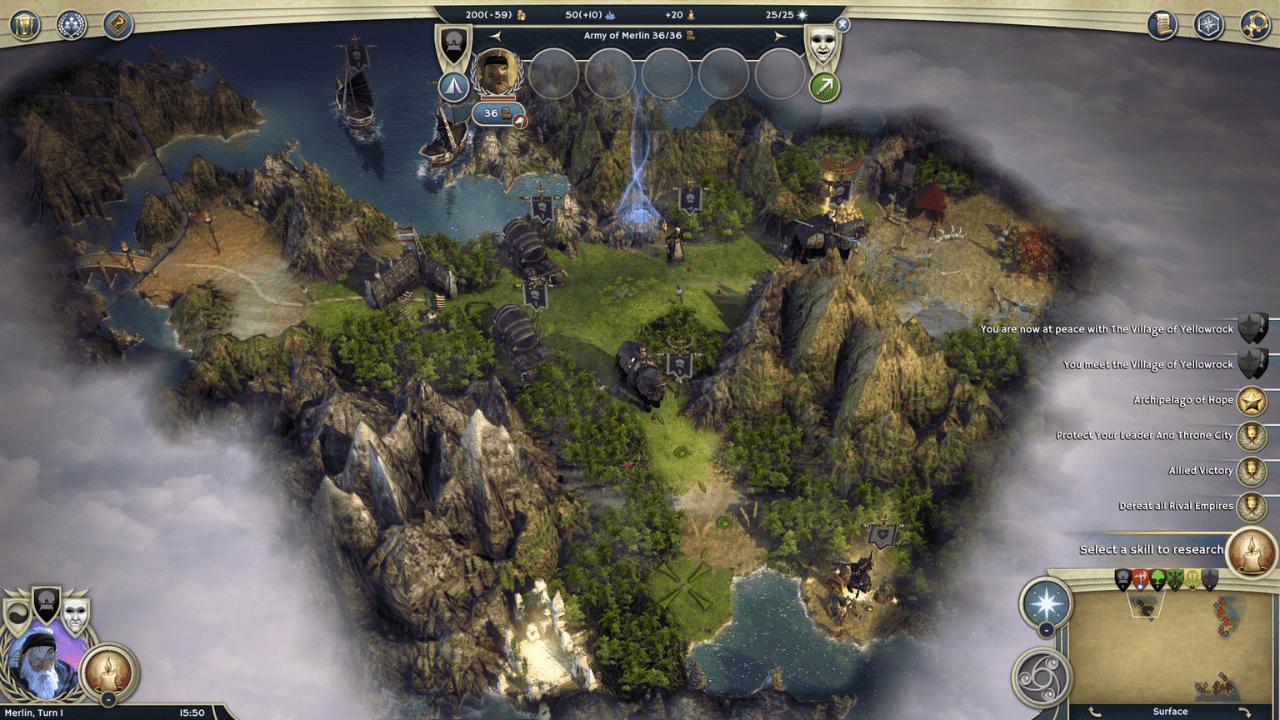
Task: Open the Defeat all Rival Empires objective
Action: click(x=1251, y=506)
